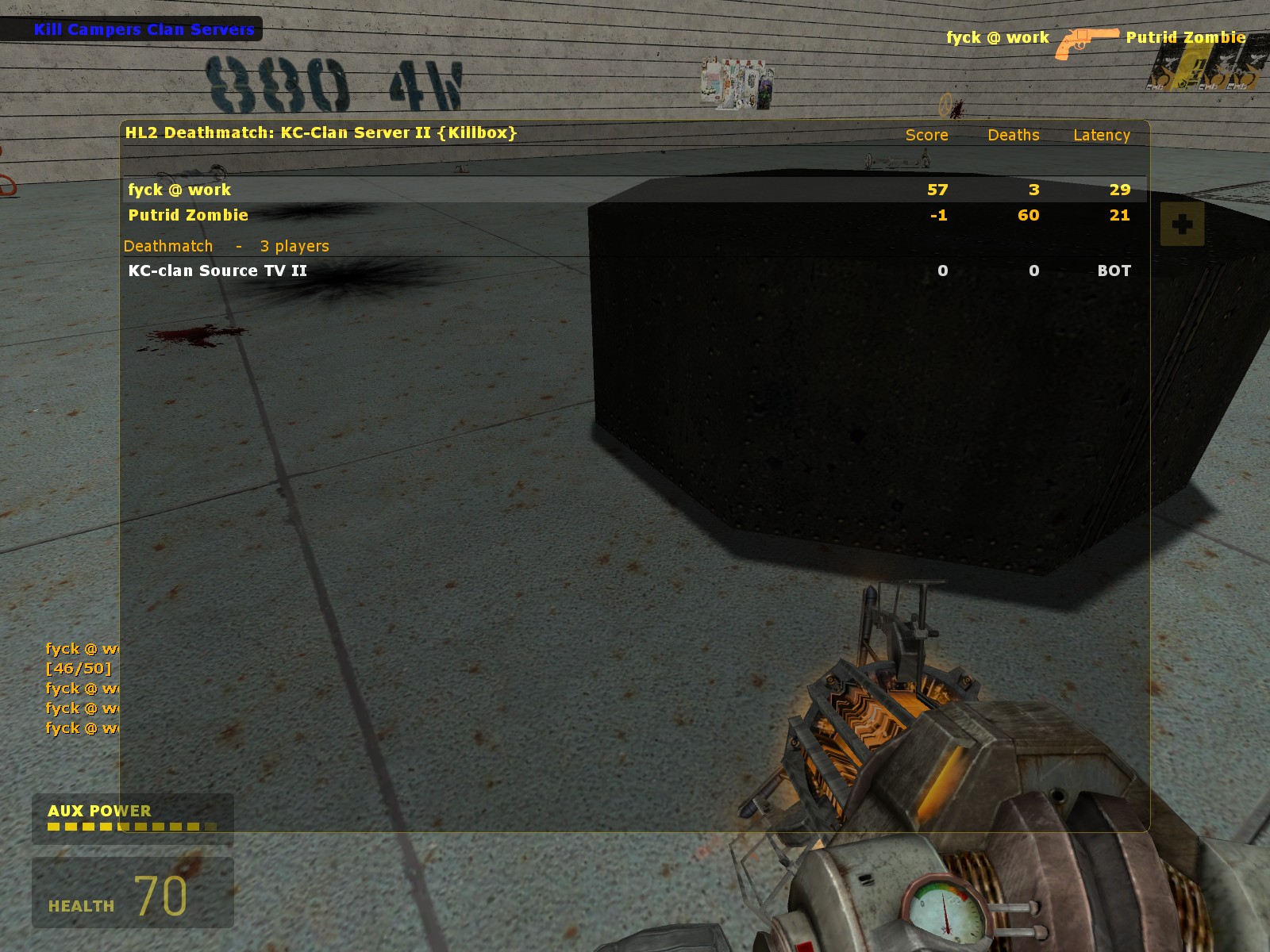Click the [46/50] chat message line
This screenshot has width=1270, height=952.
pyautogui.click(x=79, y=669)
